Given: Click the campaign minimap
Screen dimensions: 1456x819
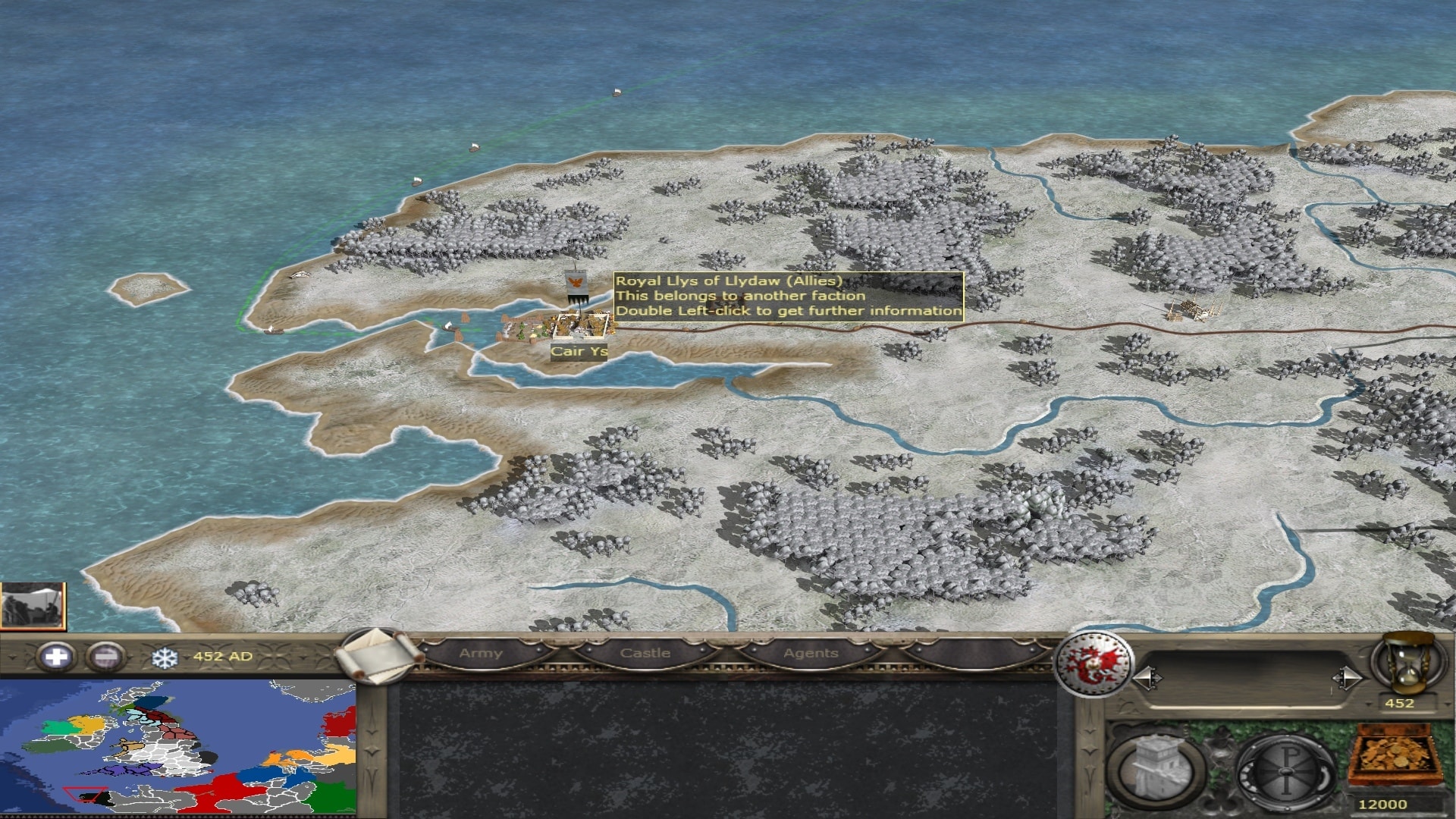Looking at the screenshot, I should click(178, 747).
